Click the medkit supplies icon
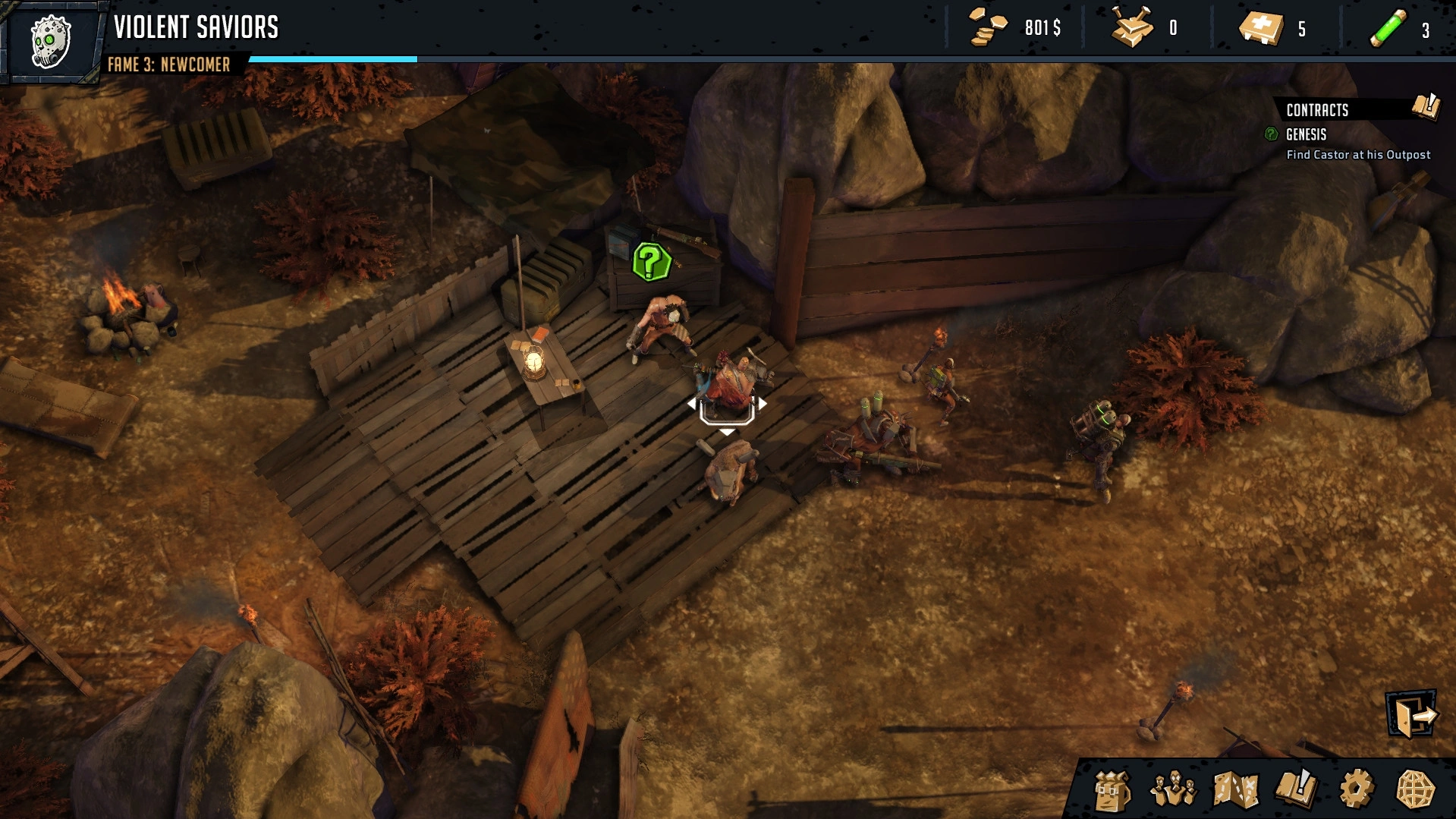Viewport: 1456px width, 819px height. [x=1261, y=29]
